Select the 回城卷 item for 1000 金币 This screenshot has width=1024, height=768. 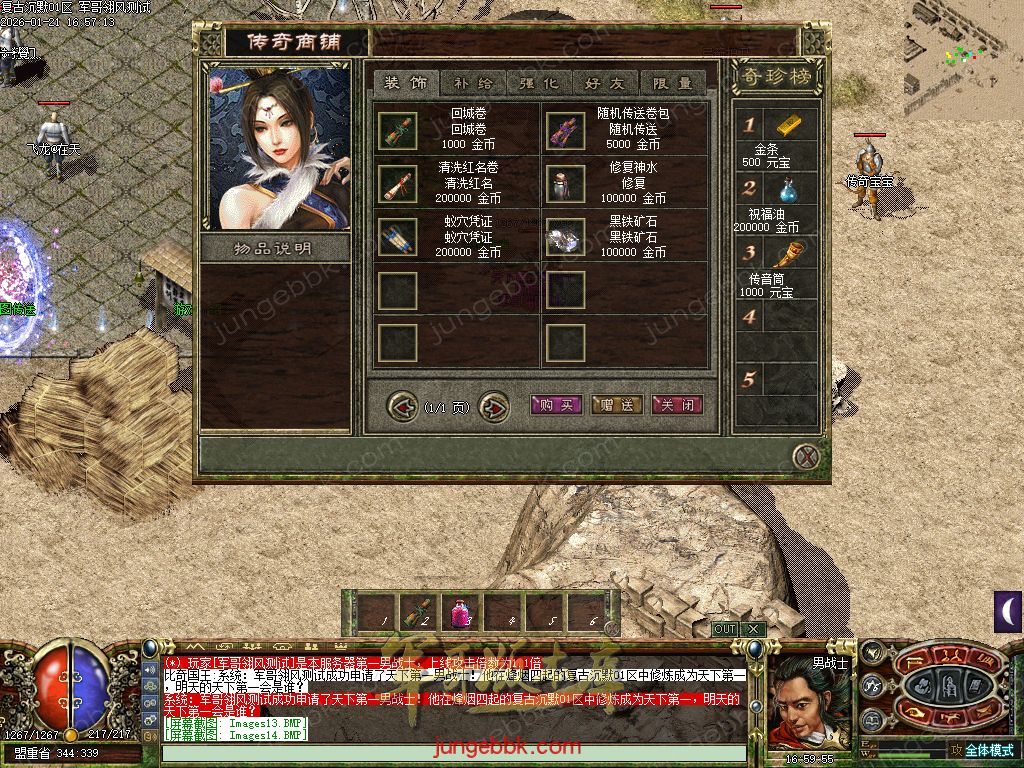(397, 131)
